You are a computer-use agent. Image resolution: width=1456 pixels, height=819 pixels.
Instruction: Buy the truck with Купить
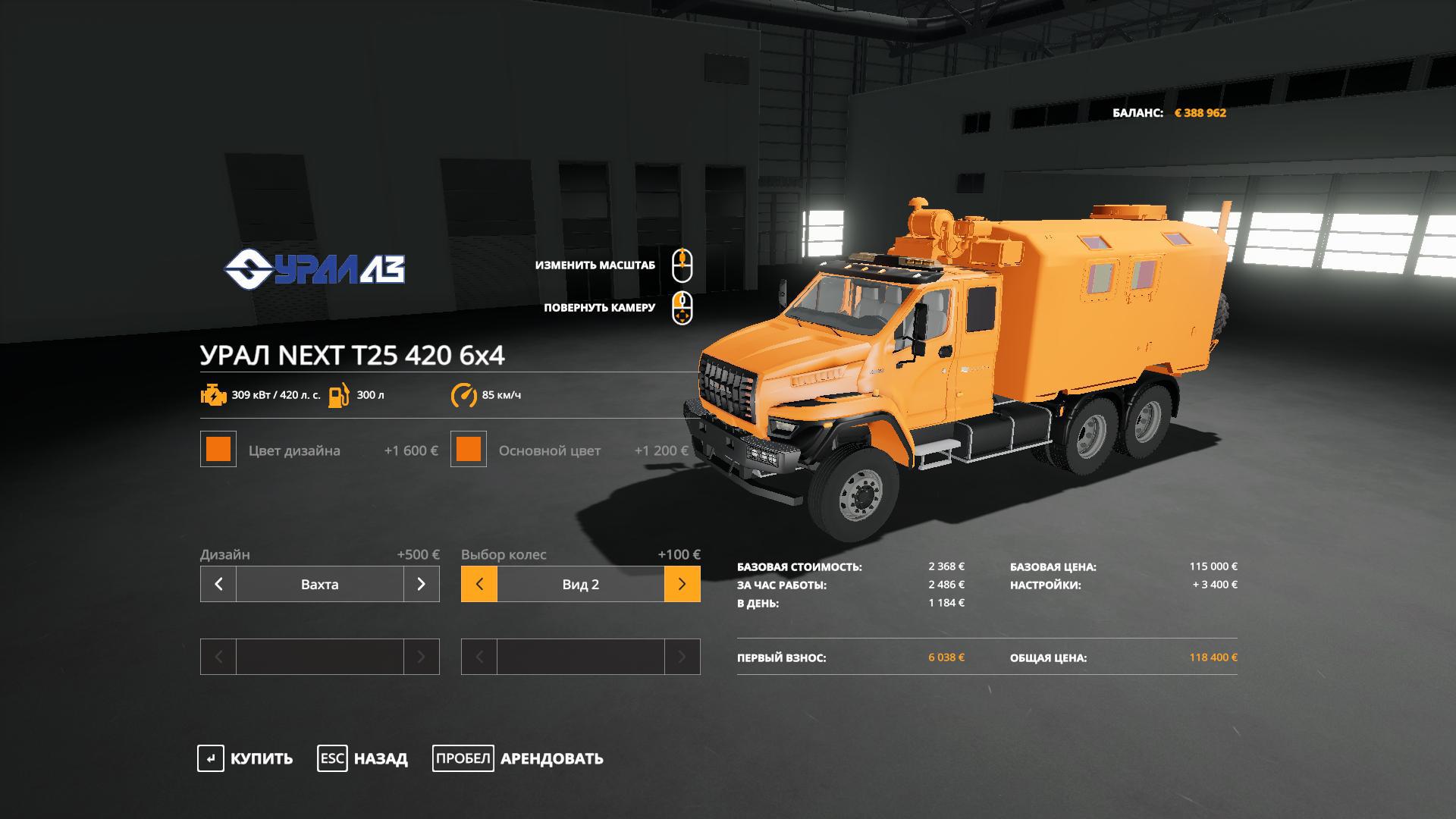click(x=245, y=758)
